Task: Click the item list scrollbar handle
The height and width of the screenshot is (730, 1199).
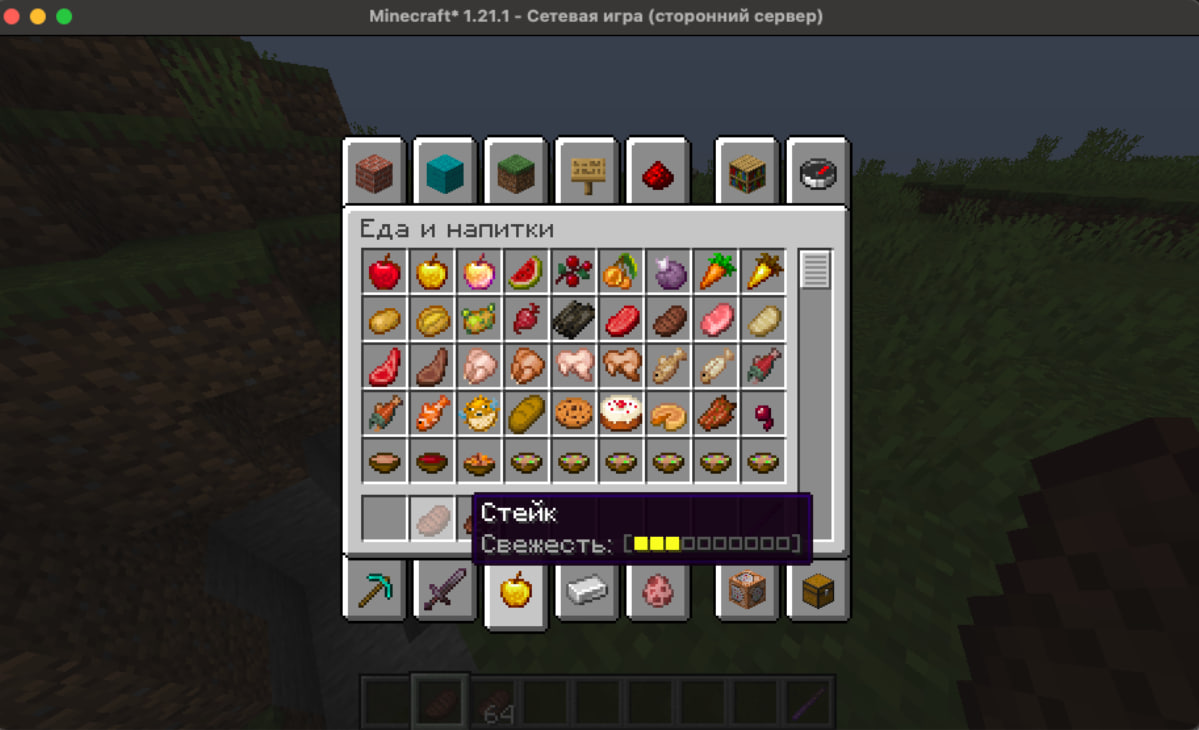Action: [816, 270]
